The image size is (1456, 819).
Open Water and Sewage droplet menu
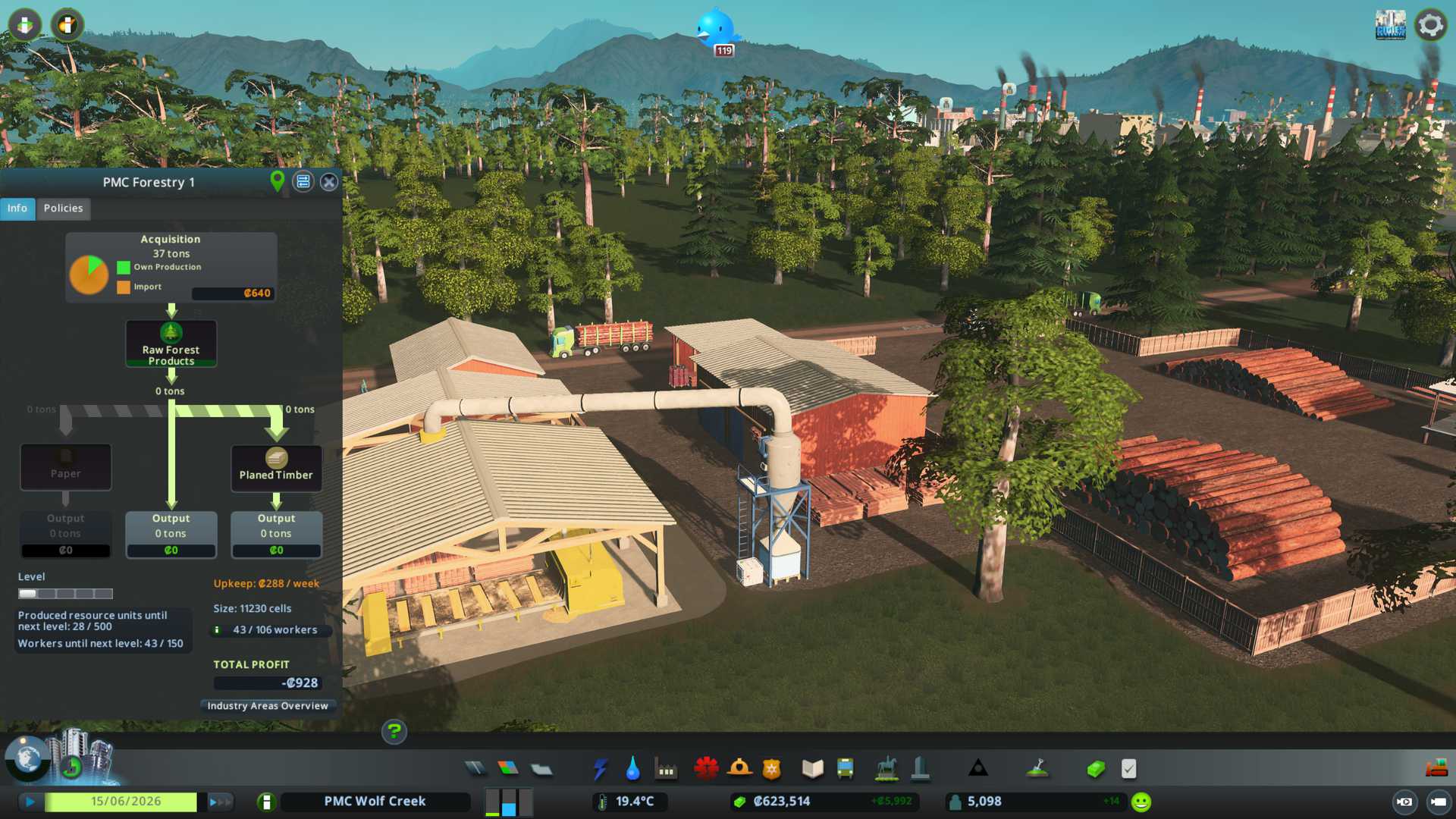(632, 769)
